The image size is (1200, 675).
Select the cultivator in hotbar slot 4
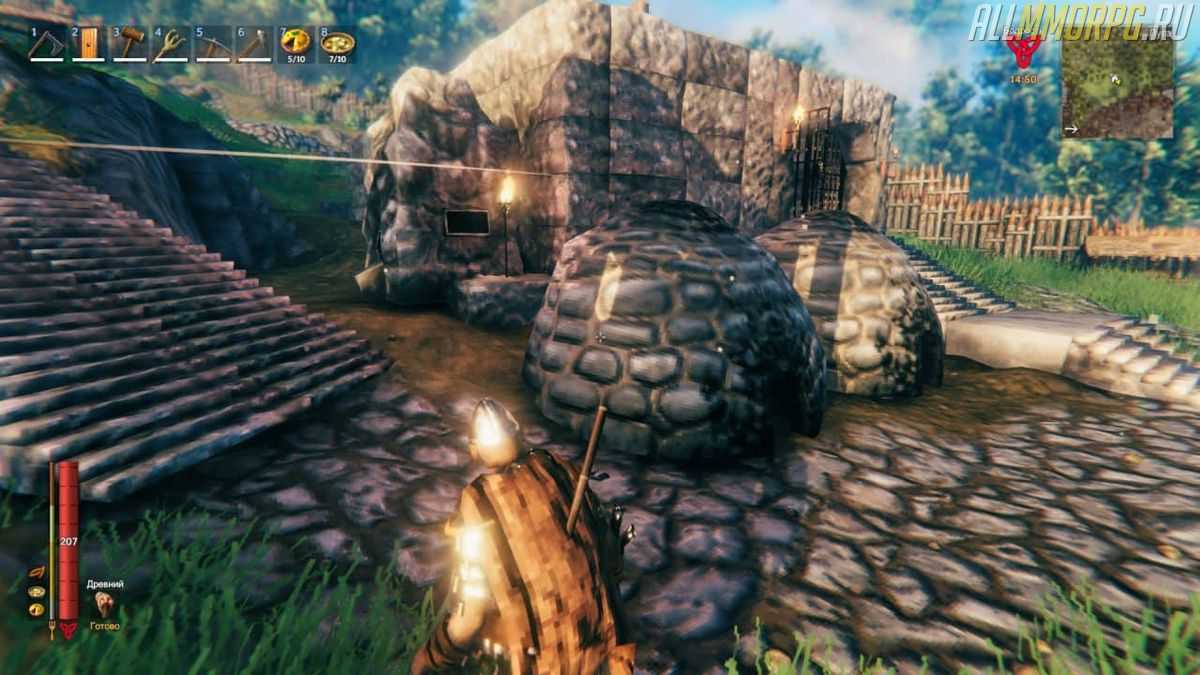[171, 44]
